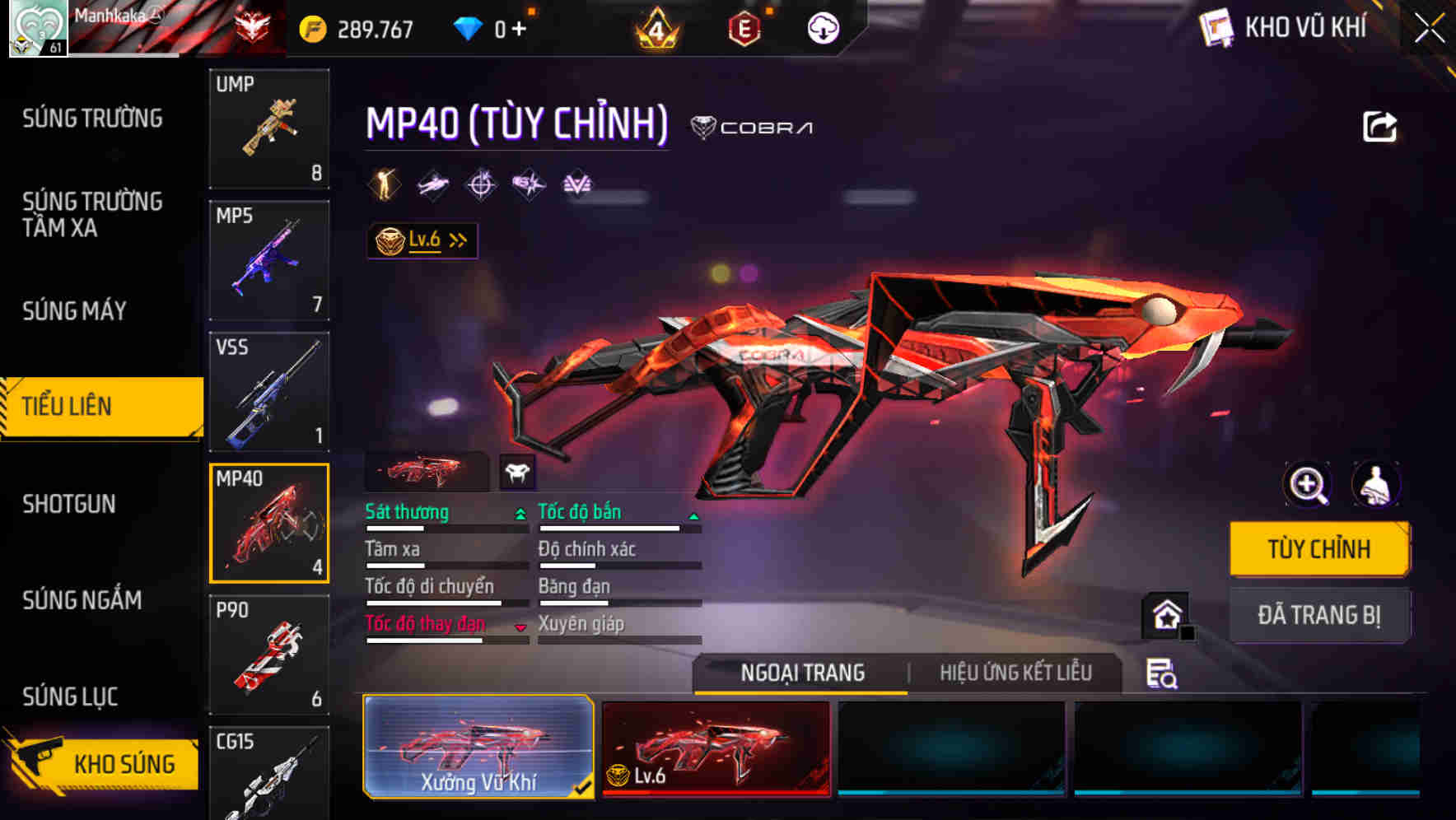
Task: Click the weapon inspect note icon near the tabs
Action: (1161, 673)
